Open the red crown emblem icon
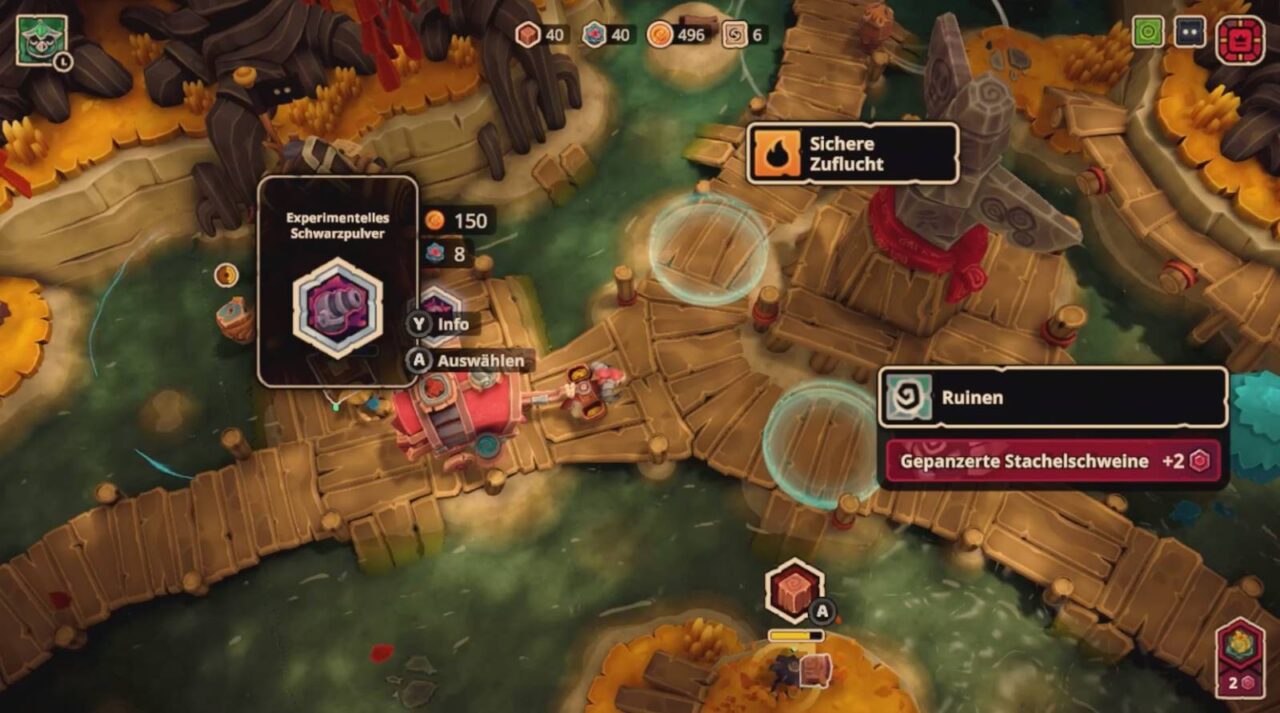 point(1240,40)
